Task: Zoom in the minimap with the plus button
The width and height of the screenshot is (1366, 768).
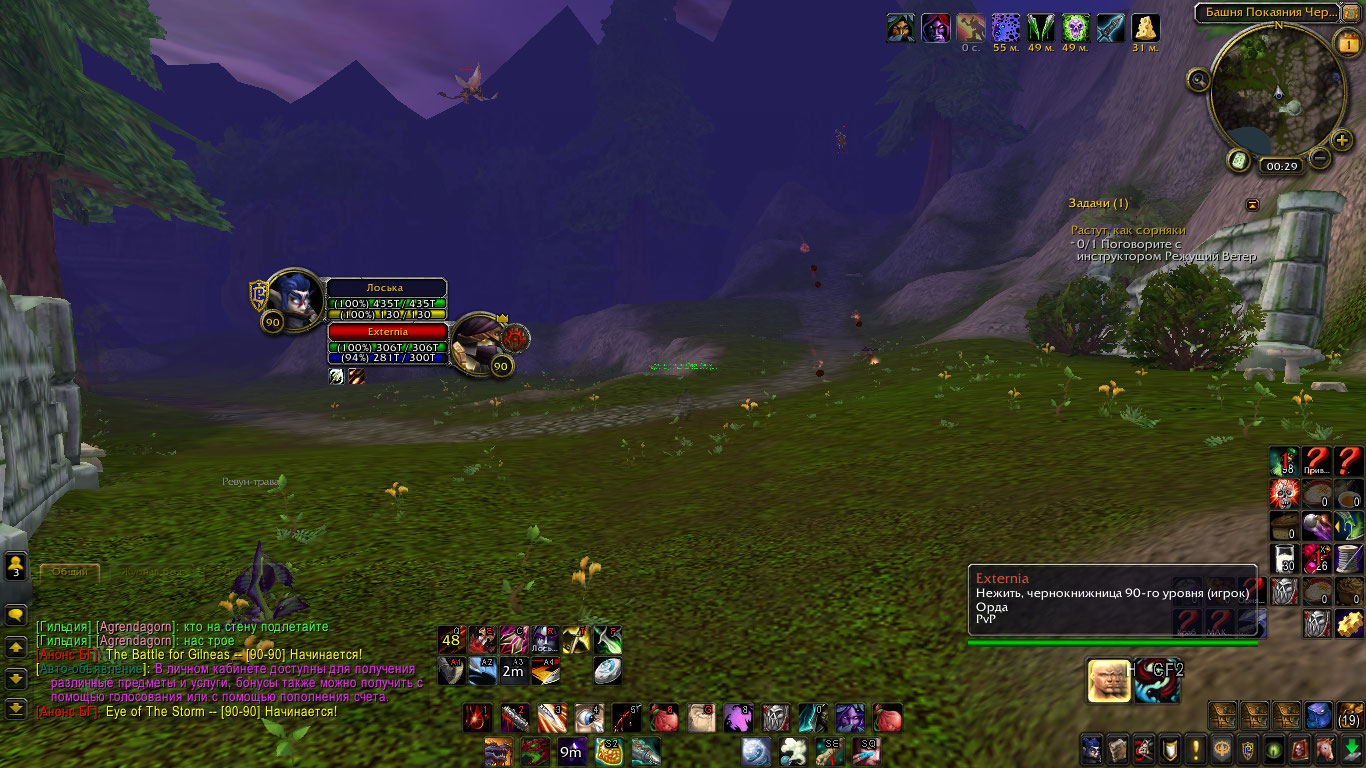Action: pyautogui.click(x=1342, y=141)
